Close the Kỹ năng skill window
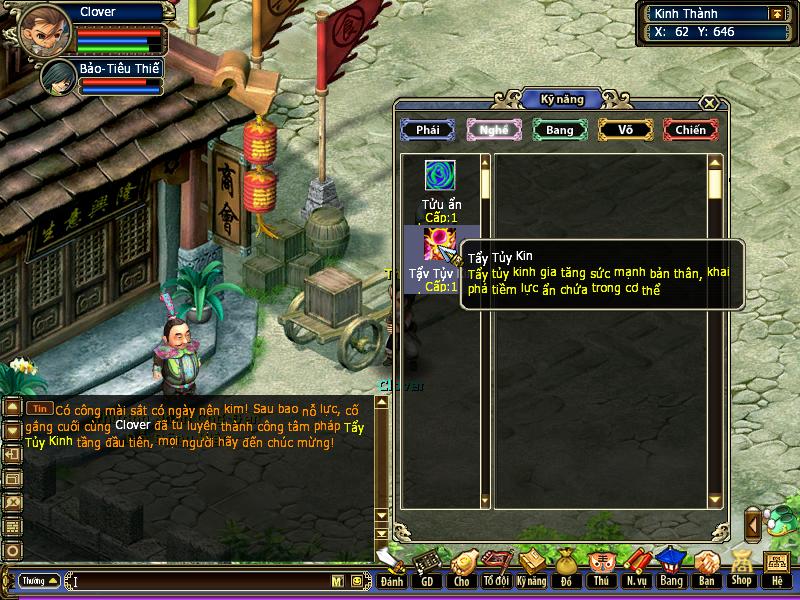Image resolution: width=800 pixels, height=600 pixels. pos(709,103)
